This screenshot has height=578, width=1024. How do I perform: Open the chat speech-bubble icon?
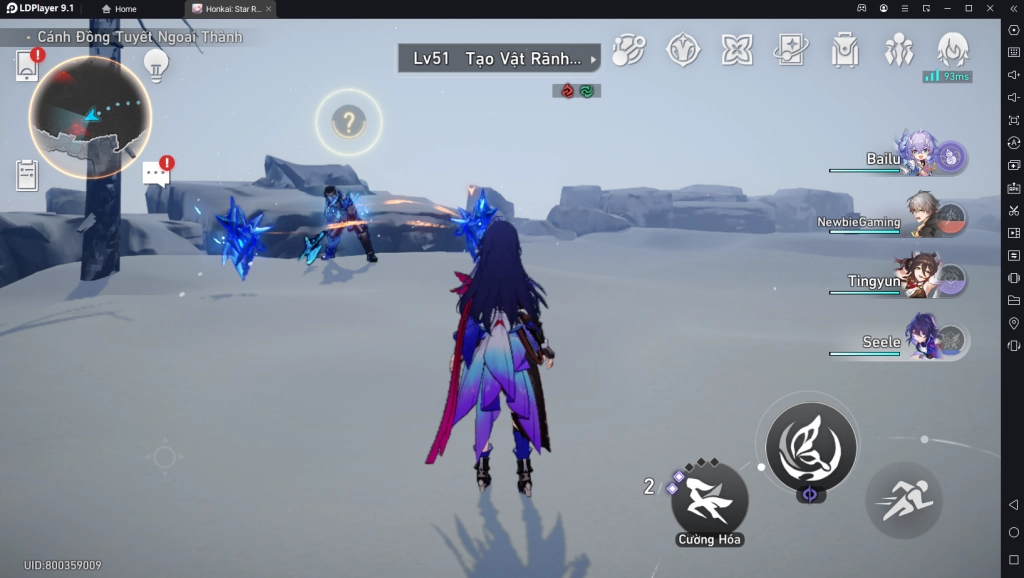[156, 173]
